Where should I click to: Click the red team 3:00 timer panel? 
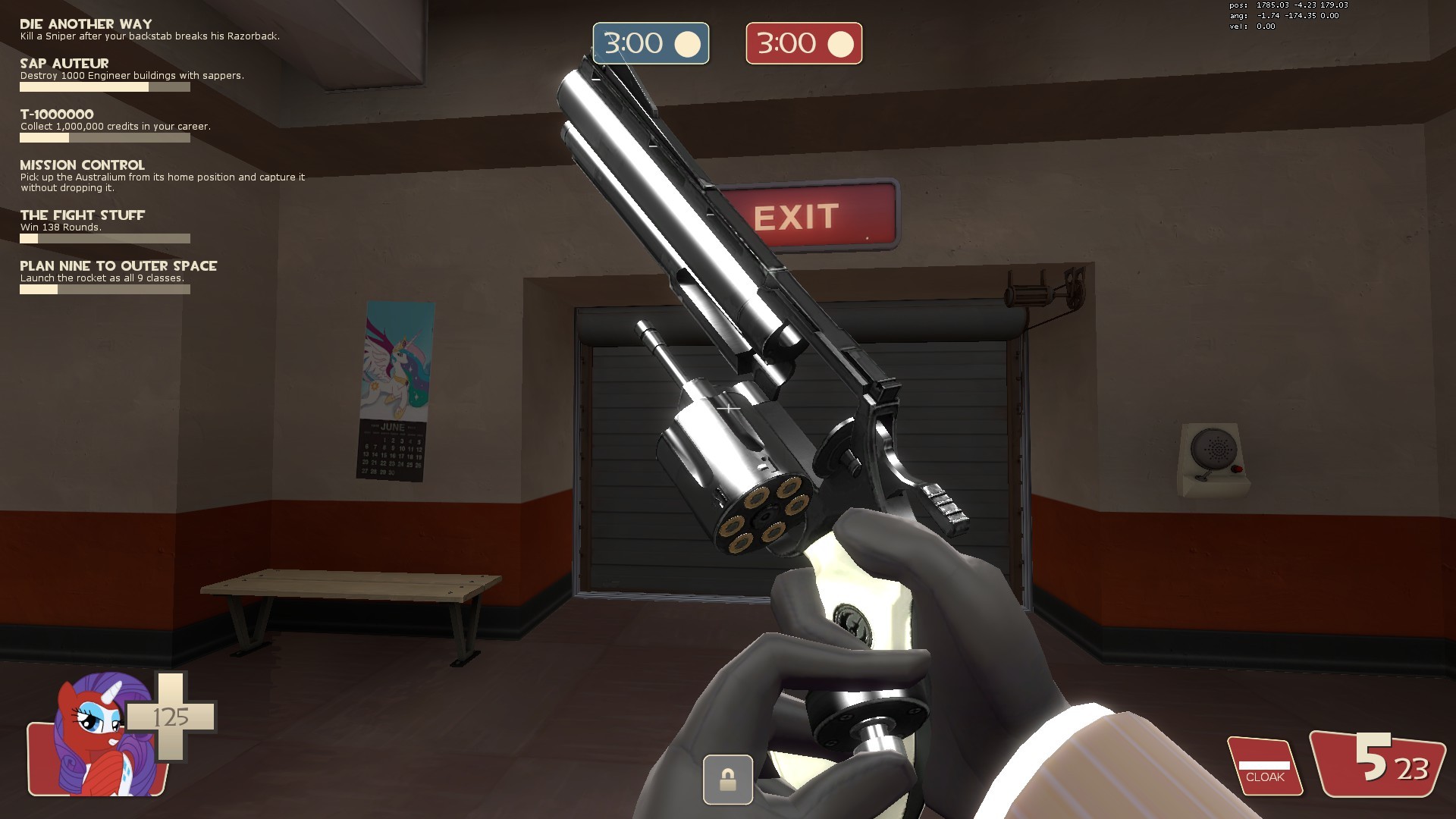coord(802,43)
